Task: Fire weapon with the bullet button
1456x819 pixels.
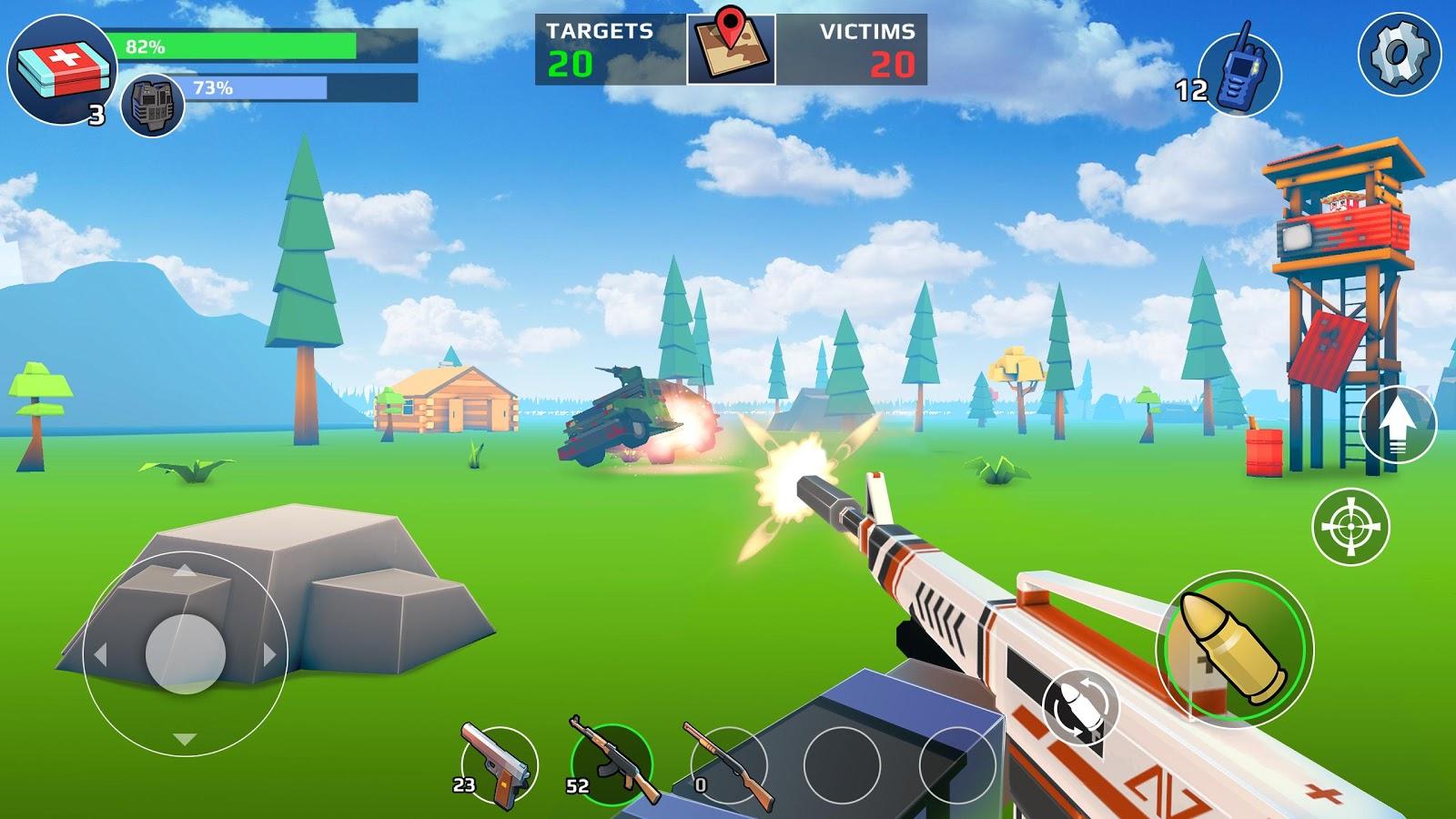Action: pyautogui.click(x=1235, y=648)
